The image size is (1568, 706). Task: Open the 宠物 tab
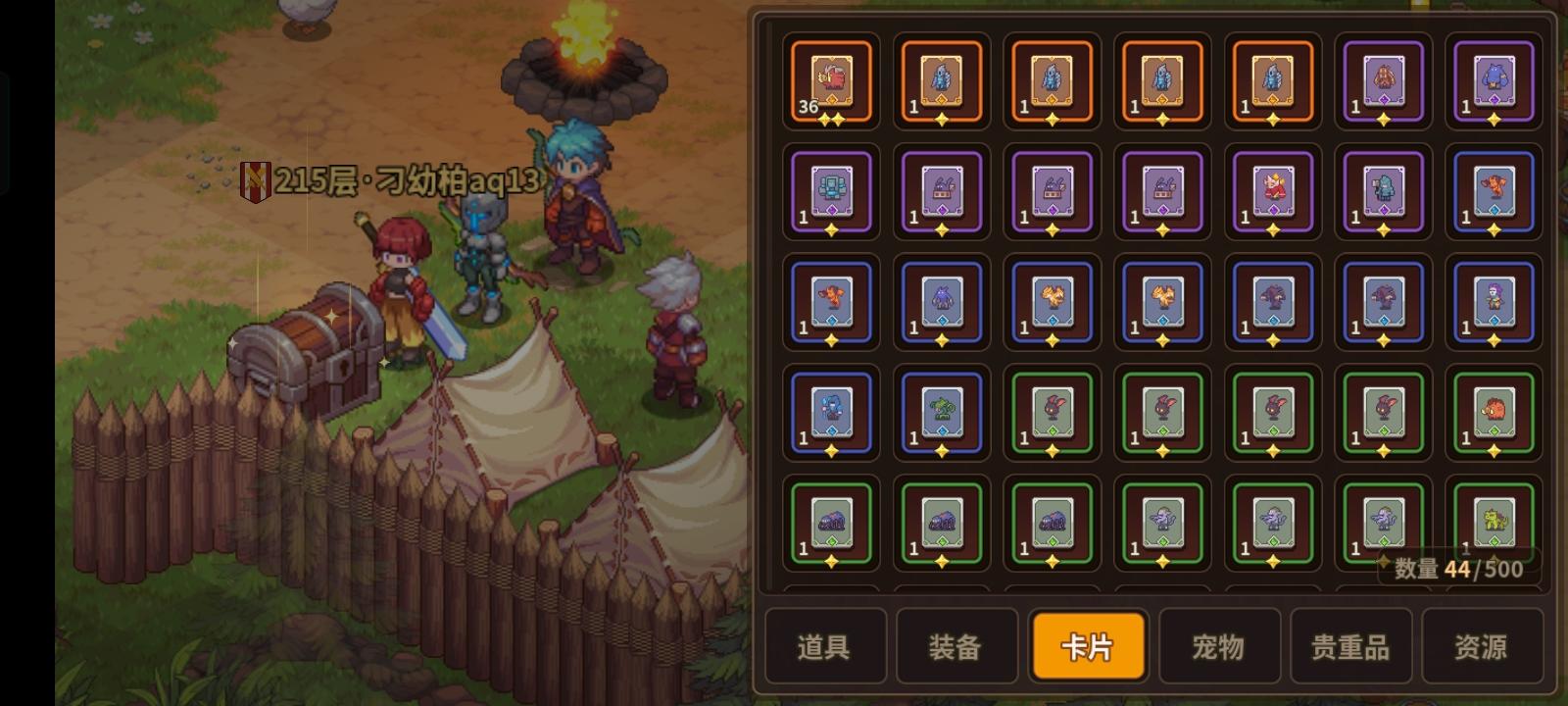1220,645
